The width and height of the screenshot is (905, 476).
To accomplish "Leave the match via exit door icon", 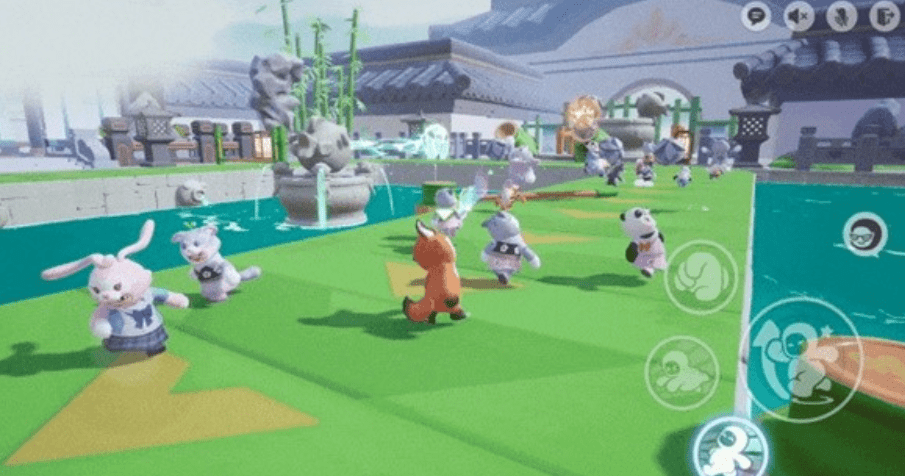I will point(884,15).
